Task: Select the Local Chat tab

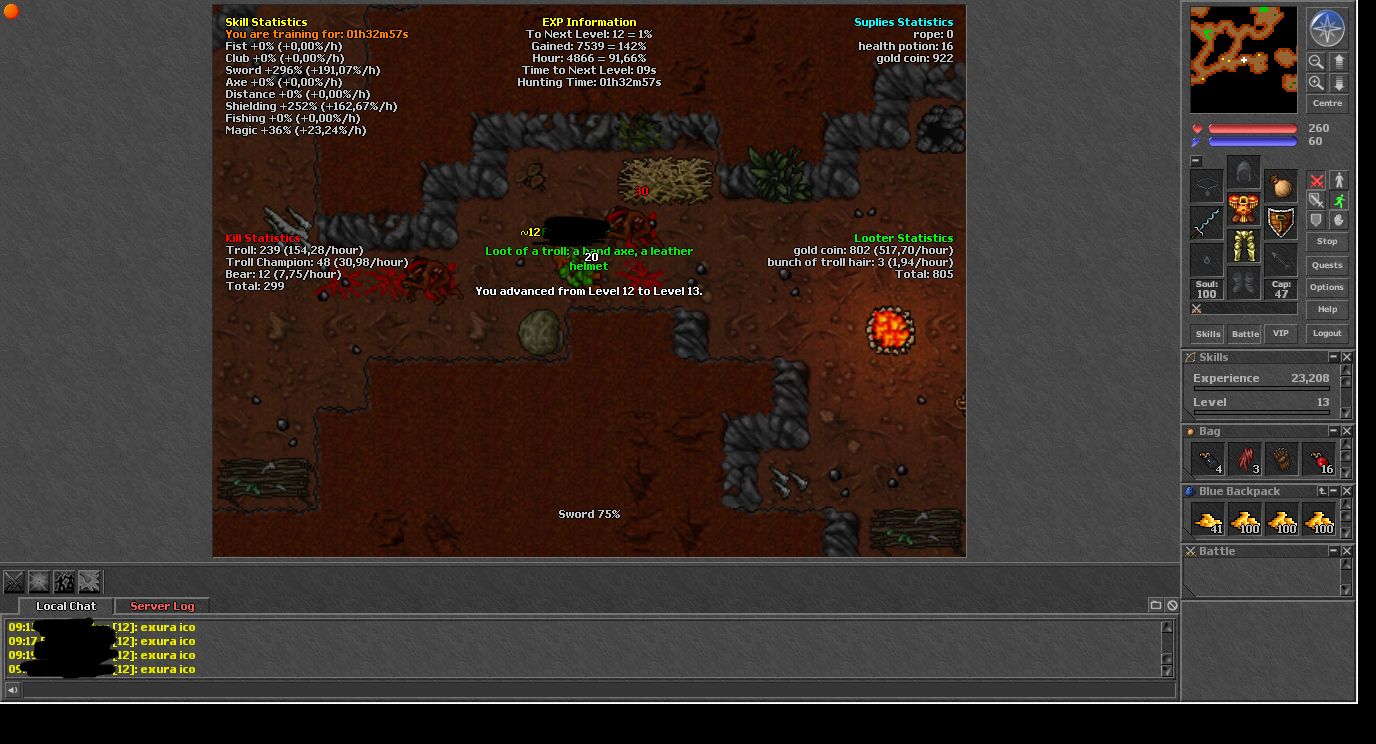Action: pos(66,606)
